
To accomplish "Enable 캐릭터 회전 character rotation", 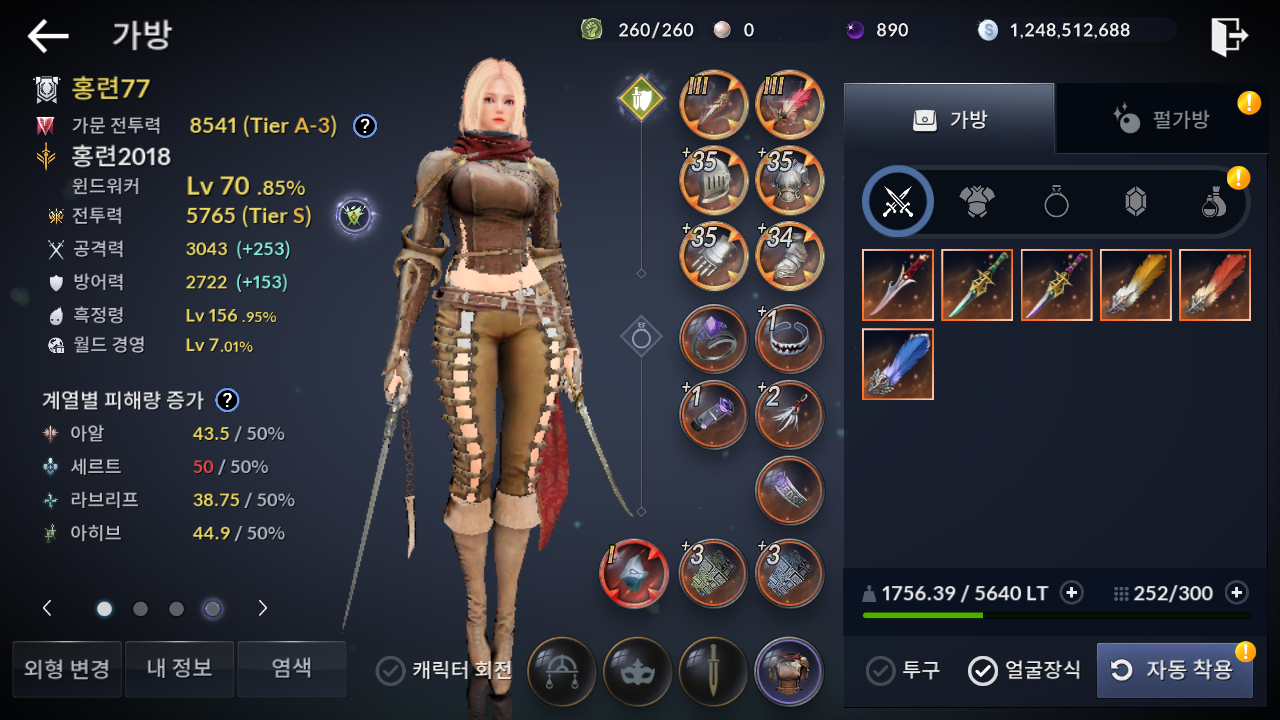I will (390, 670).
